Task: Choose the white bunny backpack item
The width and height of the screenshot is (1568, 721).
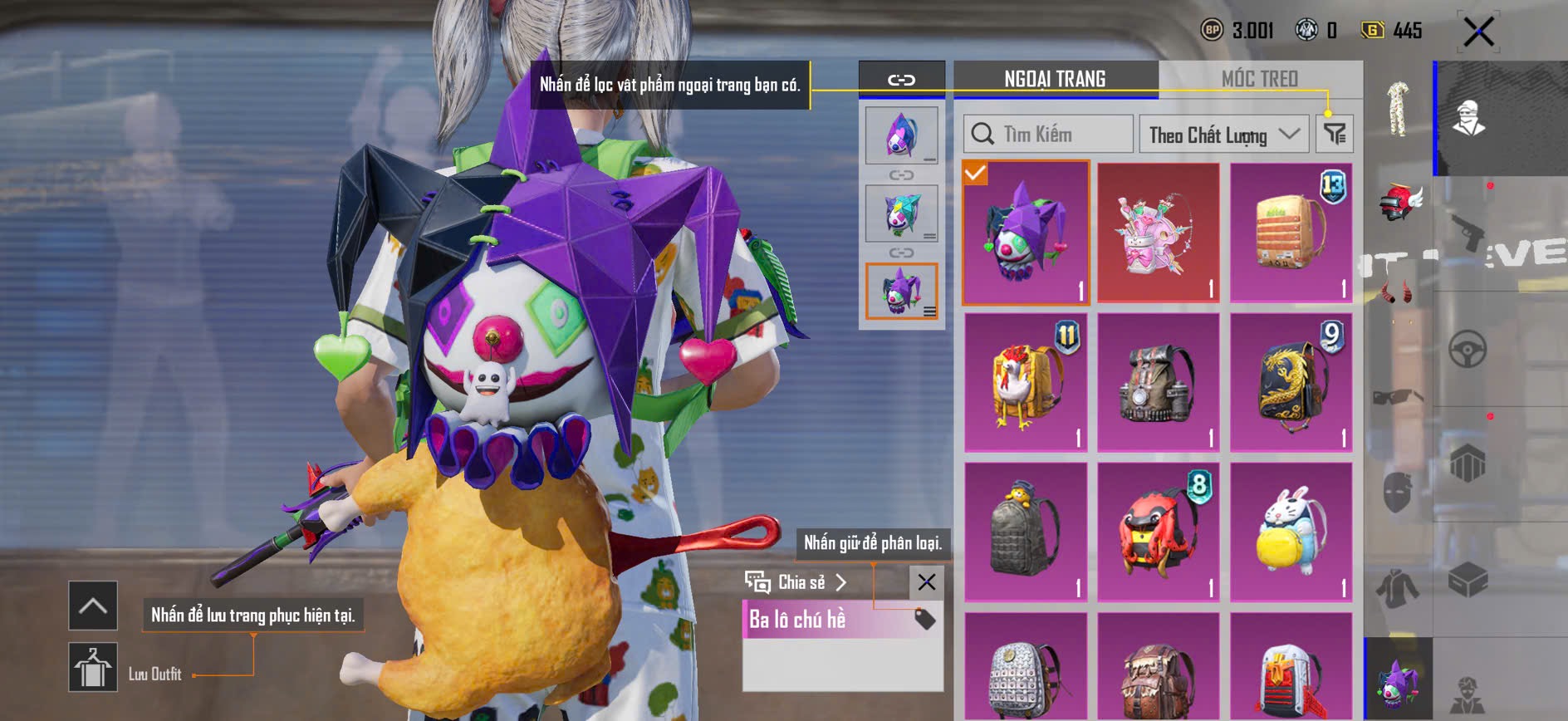Action: point(1291,532)
